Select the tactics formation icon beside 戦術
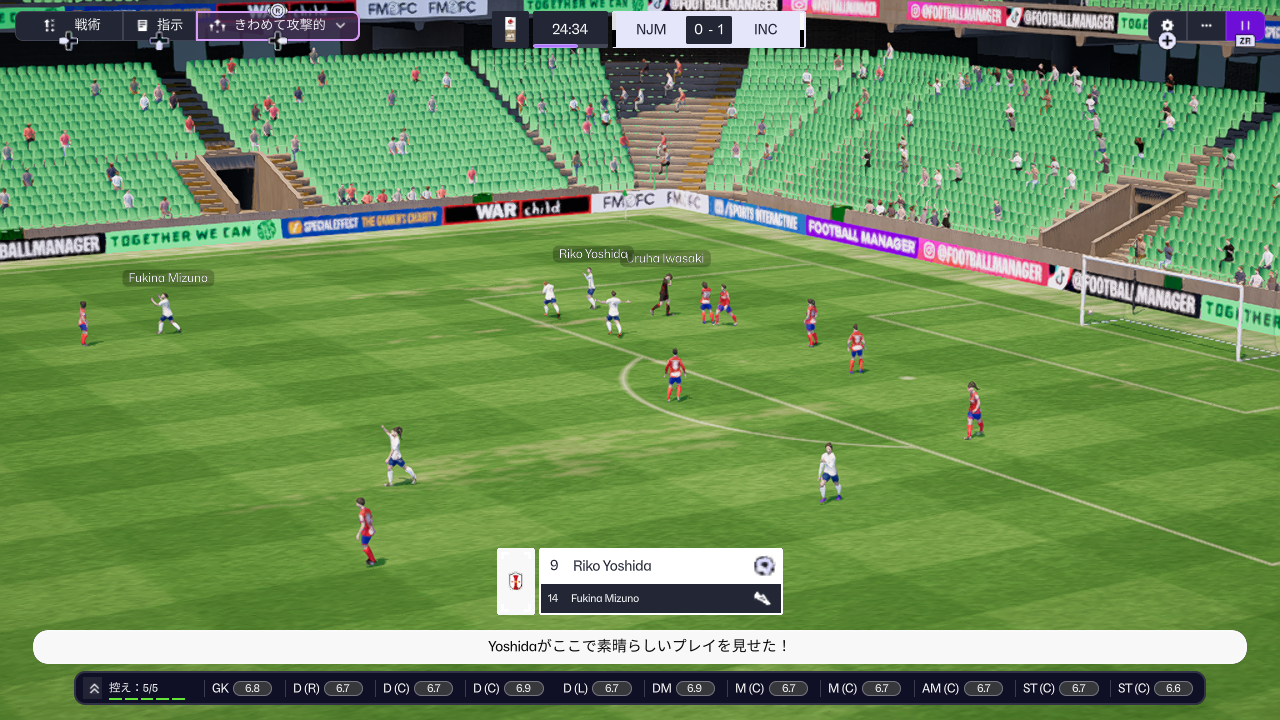The image size is (1280, 720). coord(48,25)
